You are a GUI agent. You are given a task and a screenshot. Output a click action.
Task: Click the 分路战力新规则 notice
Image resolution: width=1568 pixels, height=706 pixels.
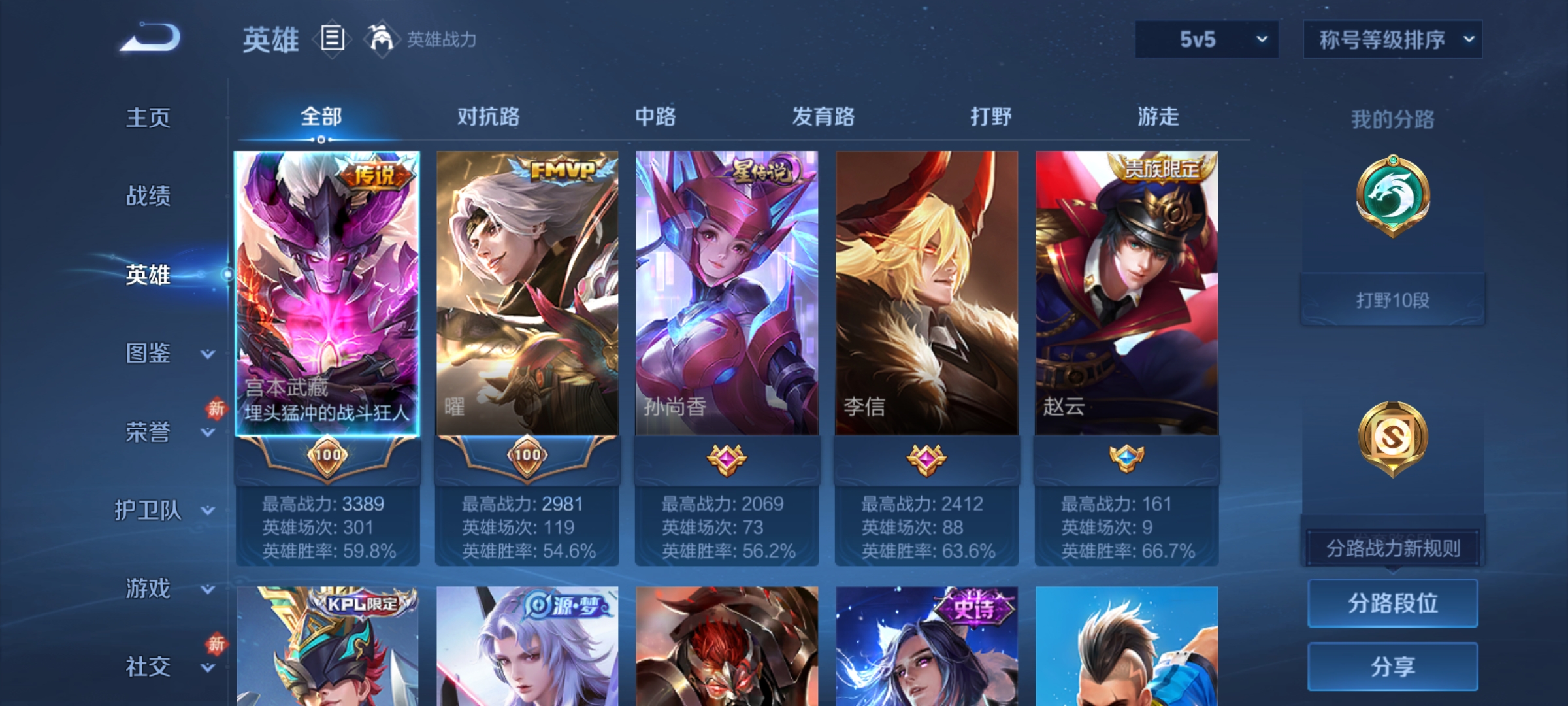pos(1392,548)
